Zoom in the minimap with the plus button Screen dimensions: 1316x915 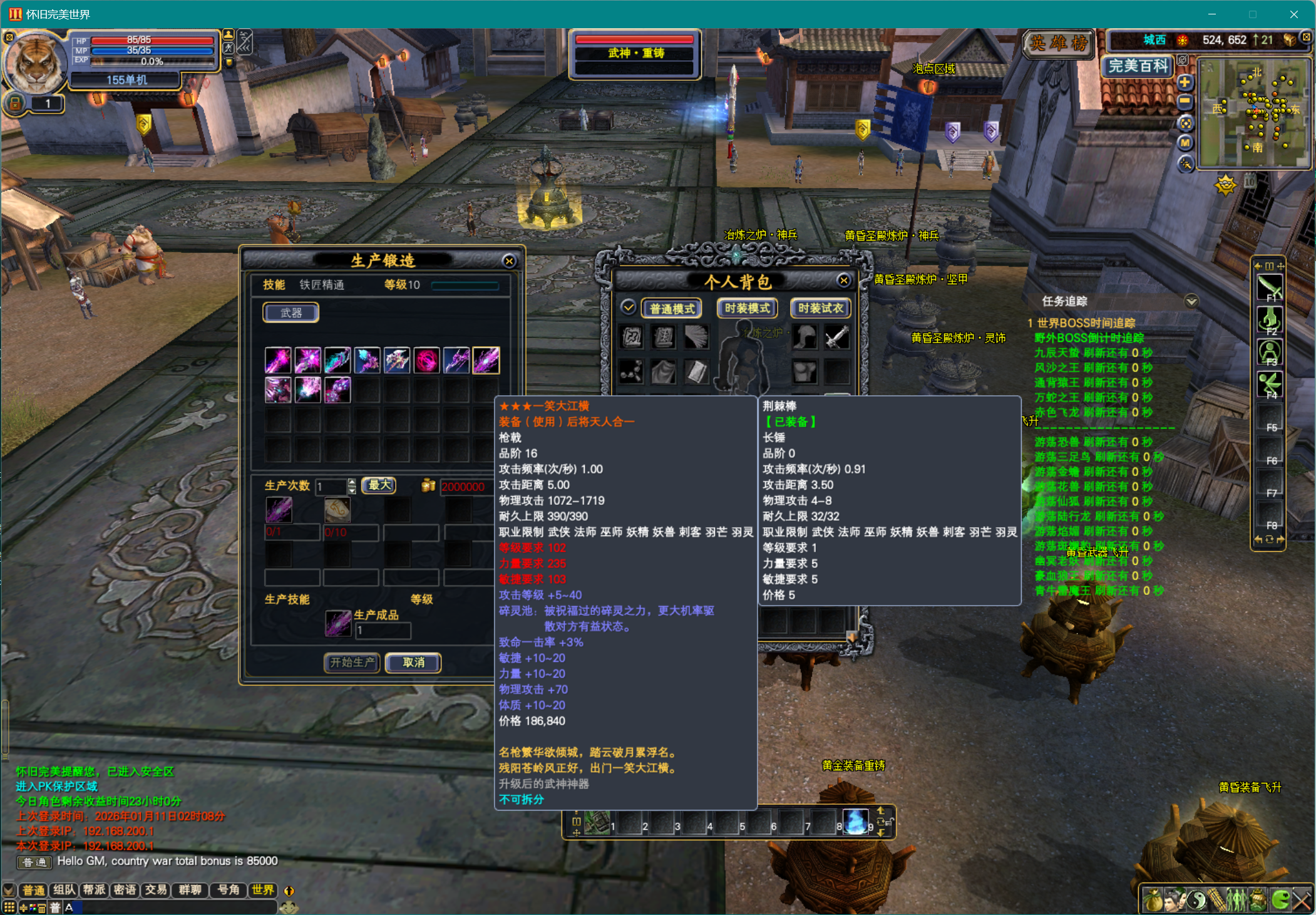coord(1185,83)
